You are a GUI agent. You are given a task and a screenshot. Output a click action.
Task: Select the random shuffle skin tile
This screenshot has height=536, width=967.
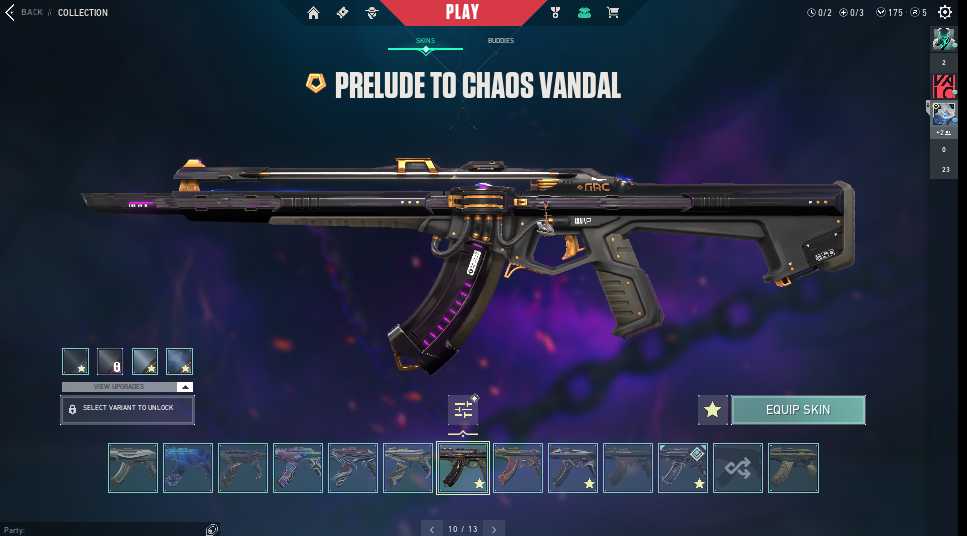738,468
